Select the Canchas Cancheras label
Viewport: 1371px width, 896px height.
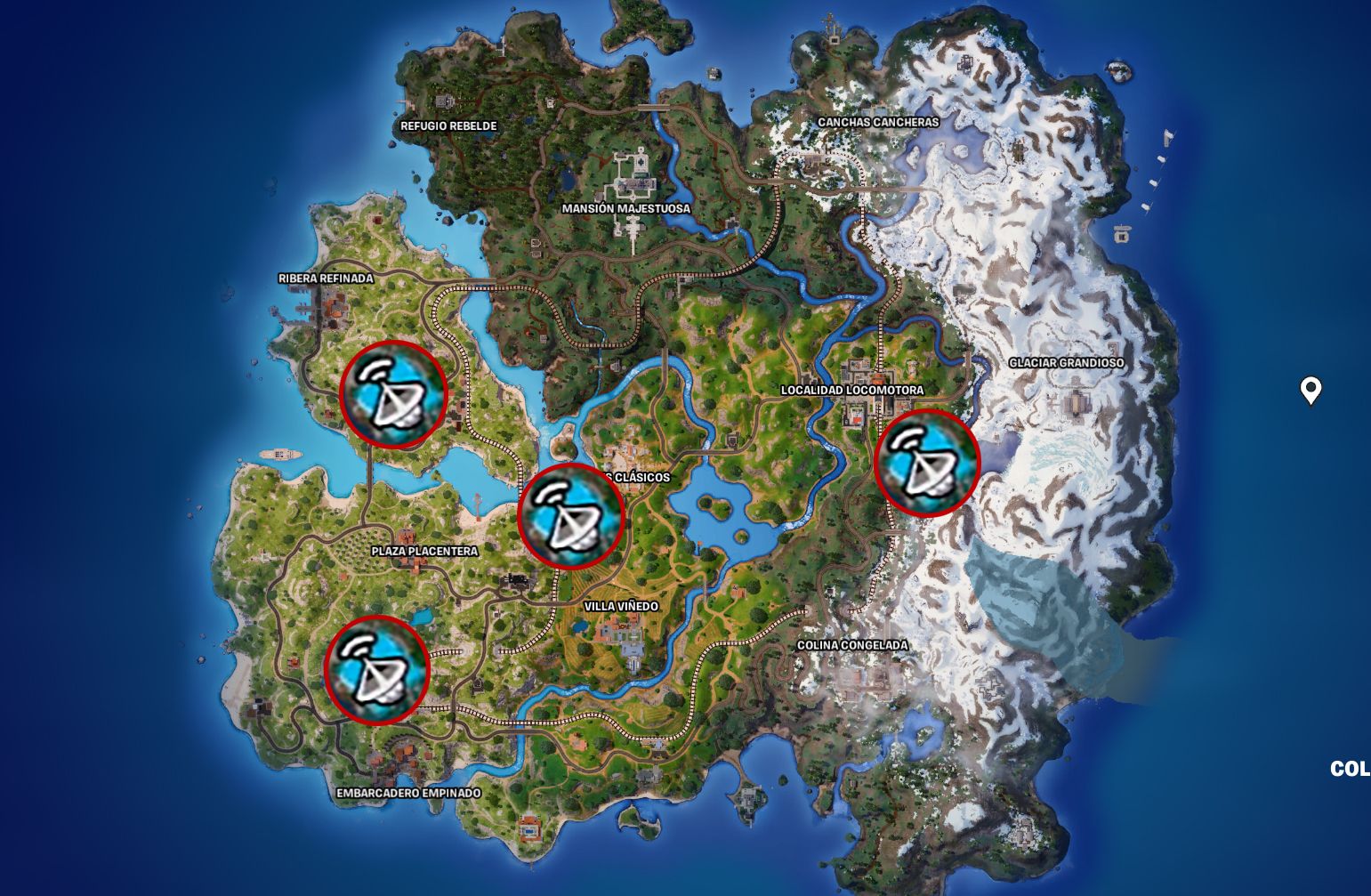coord(879,123)
